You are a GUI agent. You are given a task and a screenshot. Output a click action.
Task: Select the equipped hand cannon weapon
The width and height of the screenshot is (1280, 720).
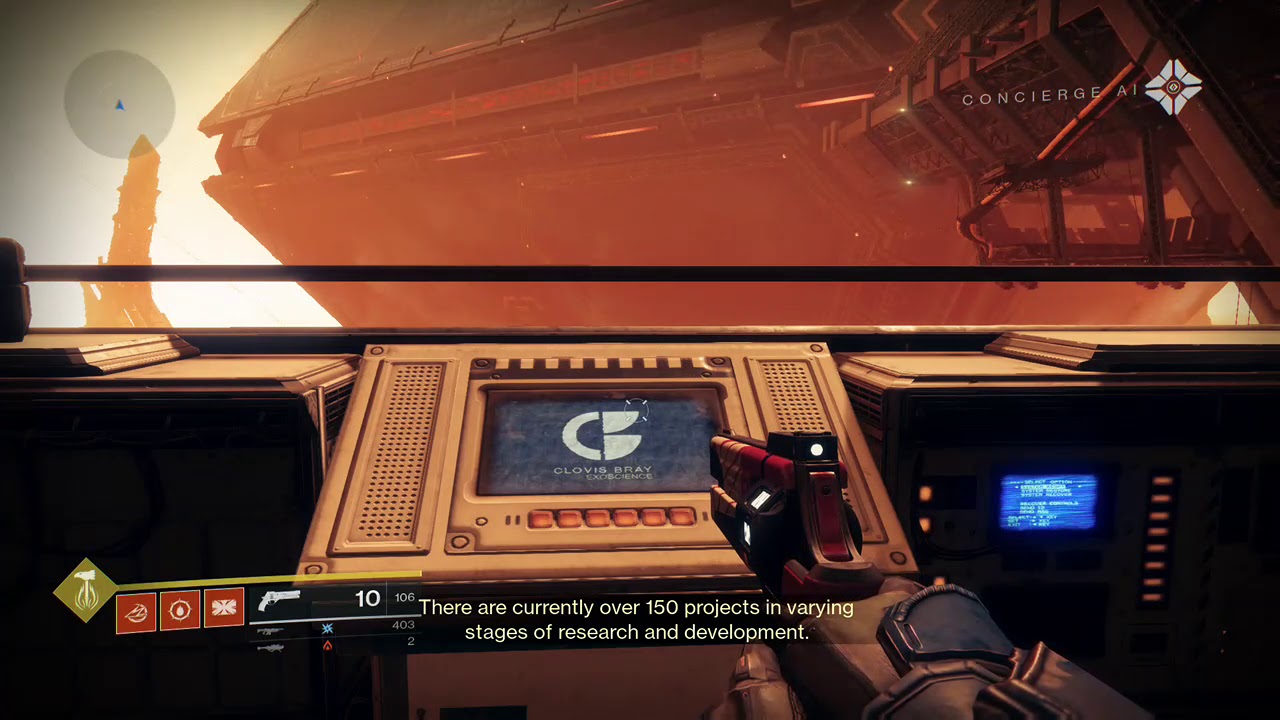coord(279,600)
